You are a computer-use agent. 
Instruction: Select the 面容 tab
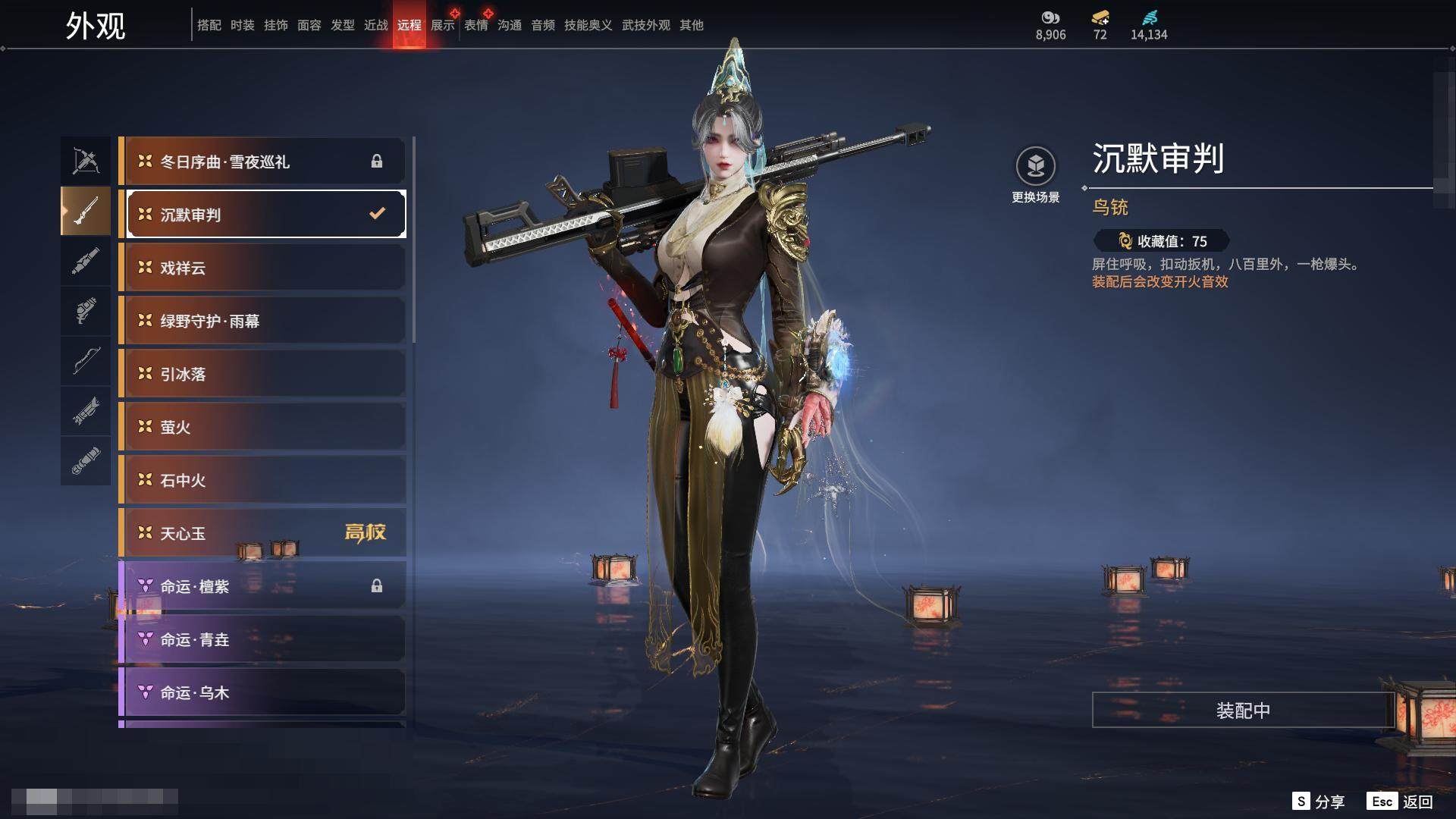pos(309,25)
